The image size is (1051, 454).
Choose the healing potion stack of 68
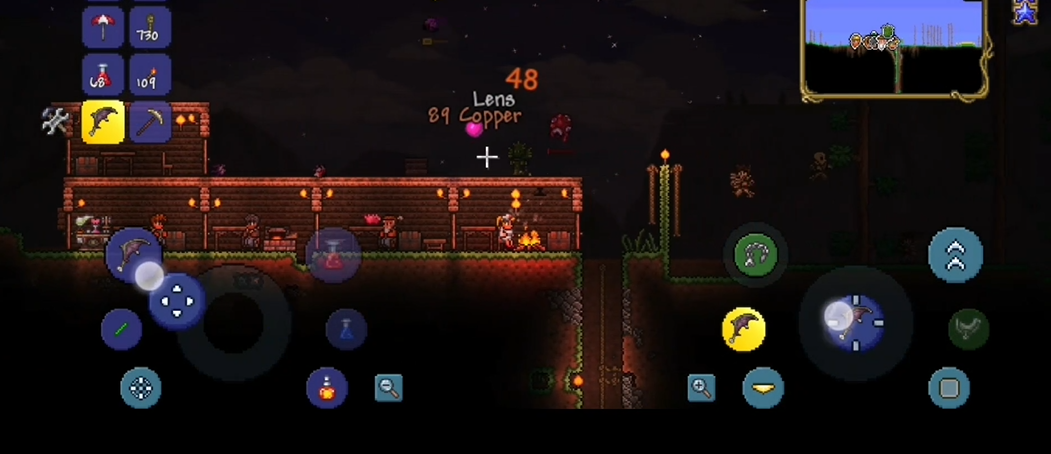pos(103,75)
